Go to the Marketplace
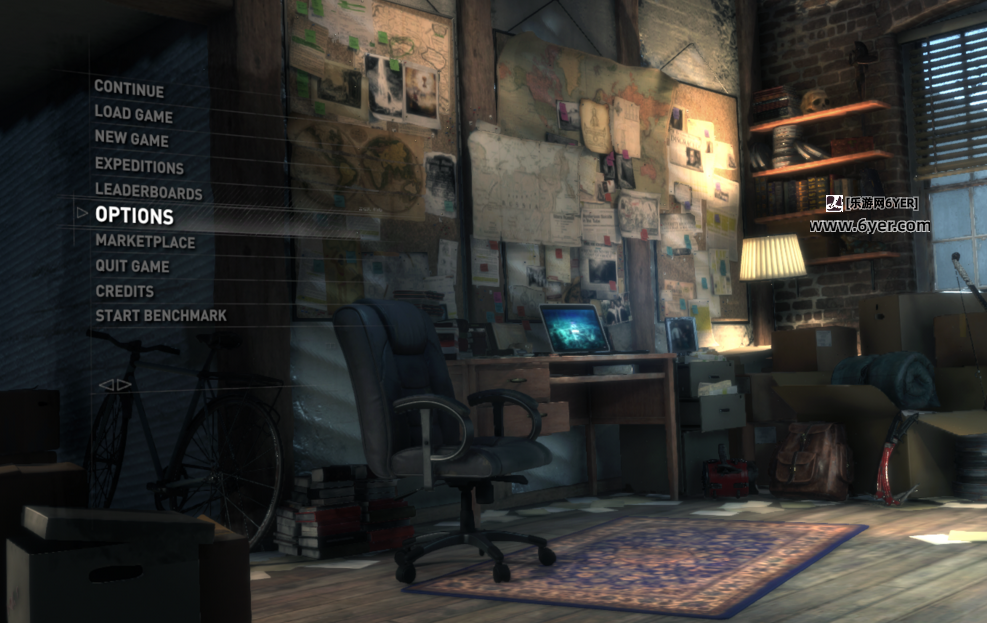This screenshot has width=987, height=623. tap(145, 241)
